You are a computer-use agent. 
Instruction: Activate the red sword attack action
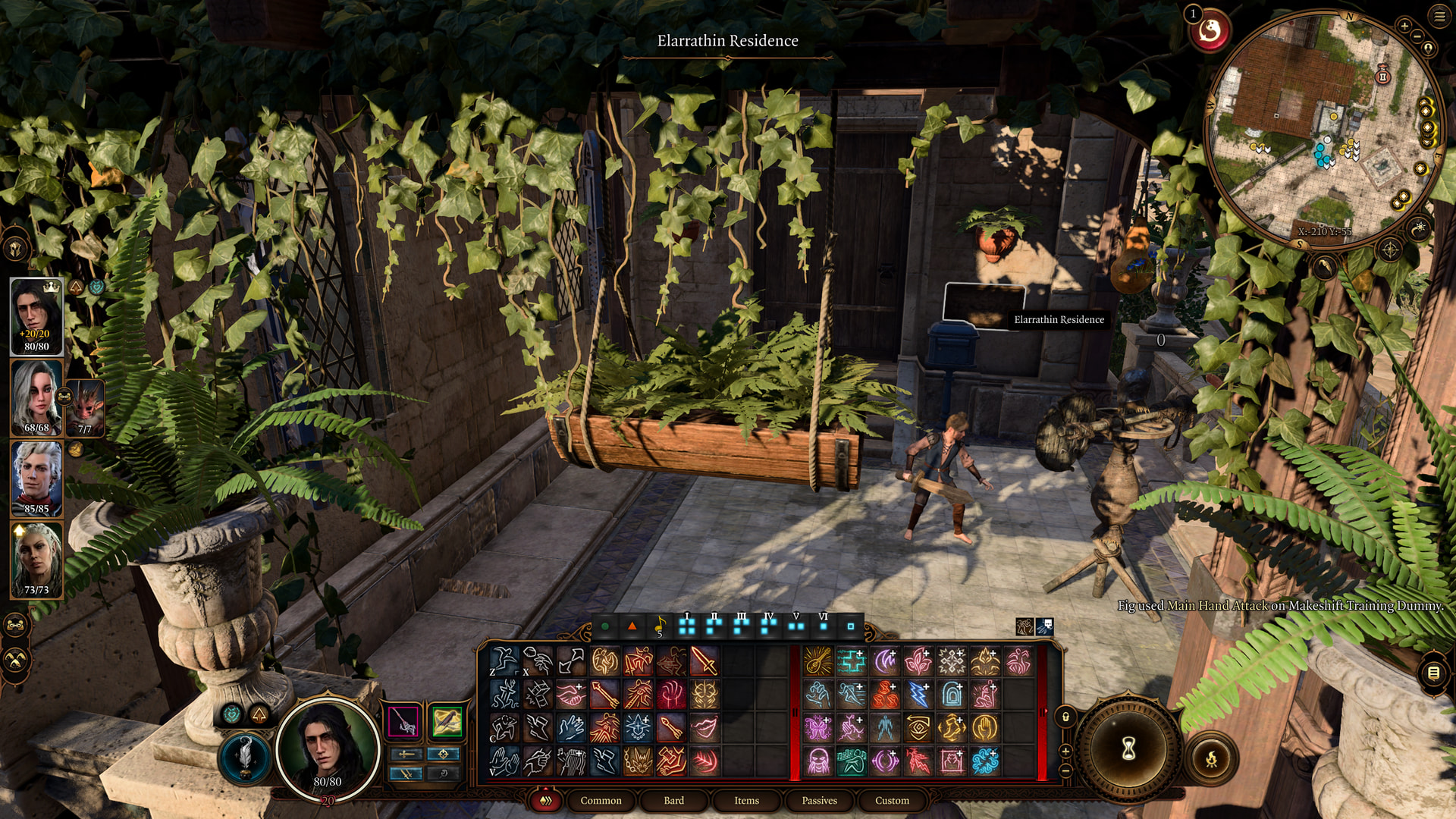coord(704,661)
